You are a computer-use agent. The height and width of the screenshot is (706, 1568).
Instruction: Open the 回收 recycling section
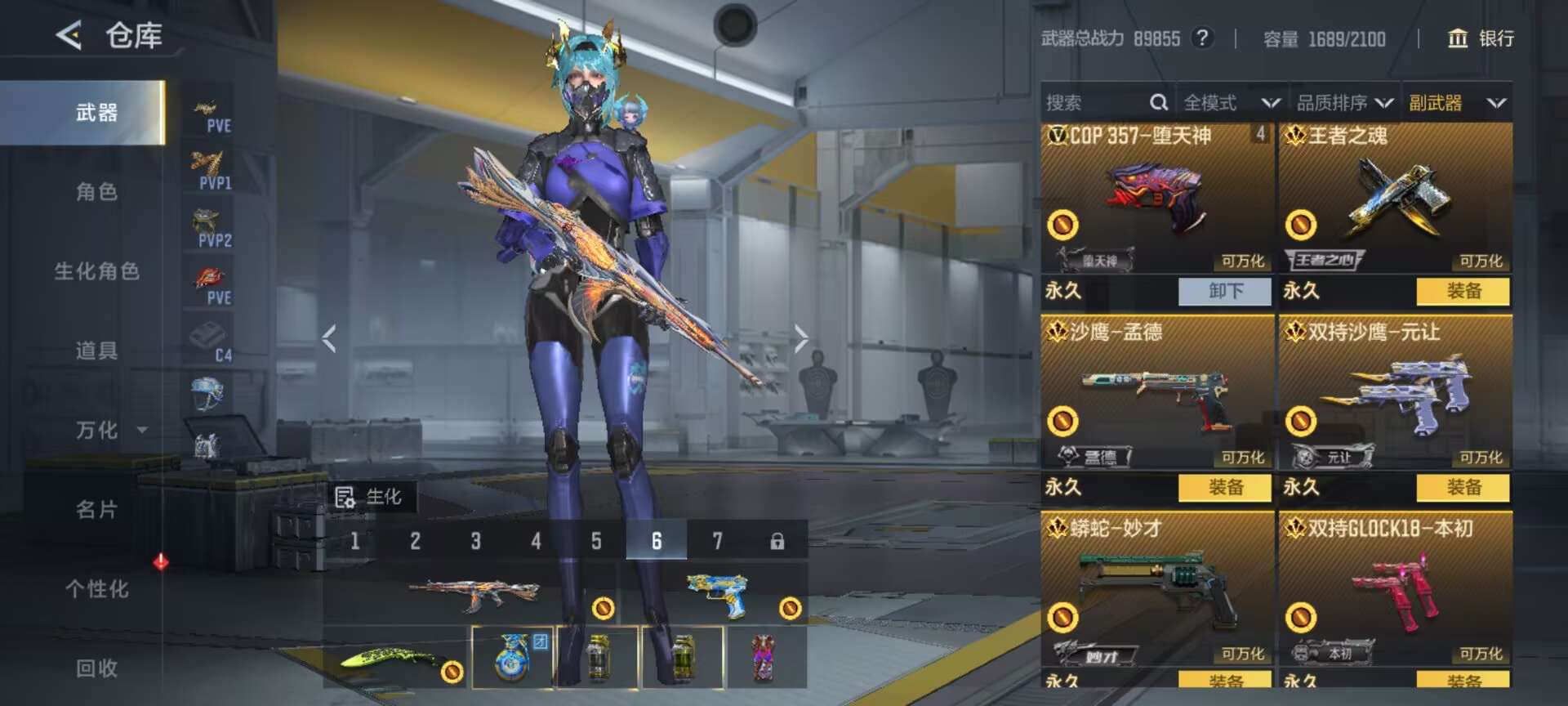96,668
